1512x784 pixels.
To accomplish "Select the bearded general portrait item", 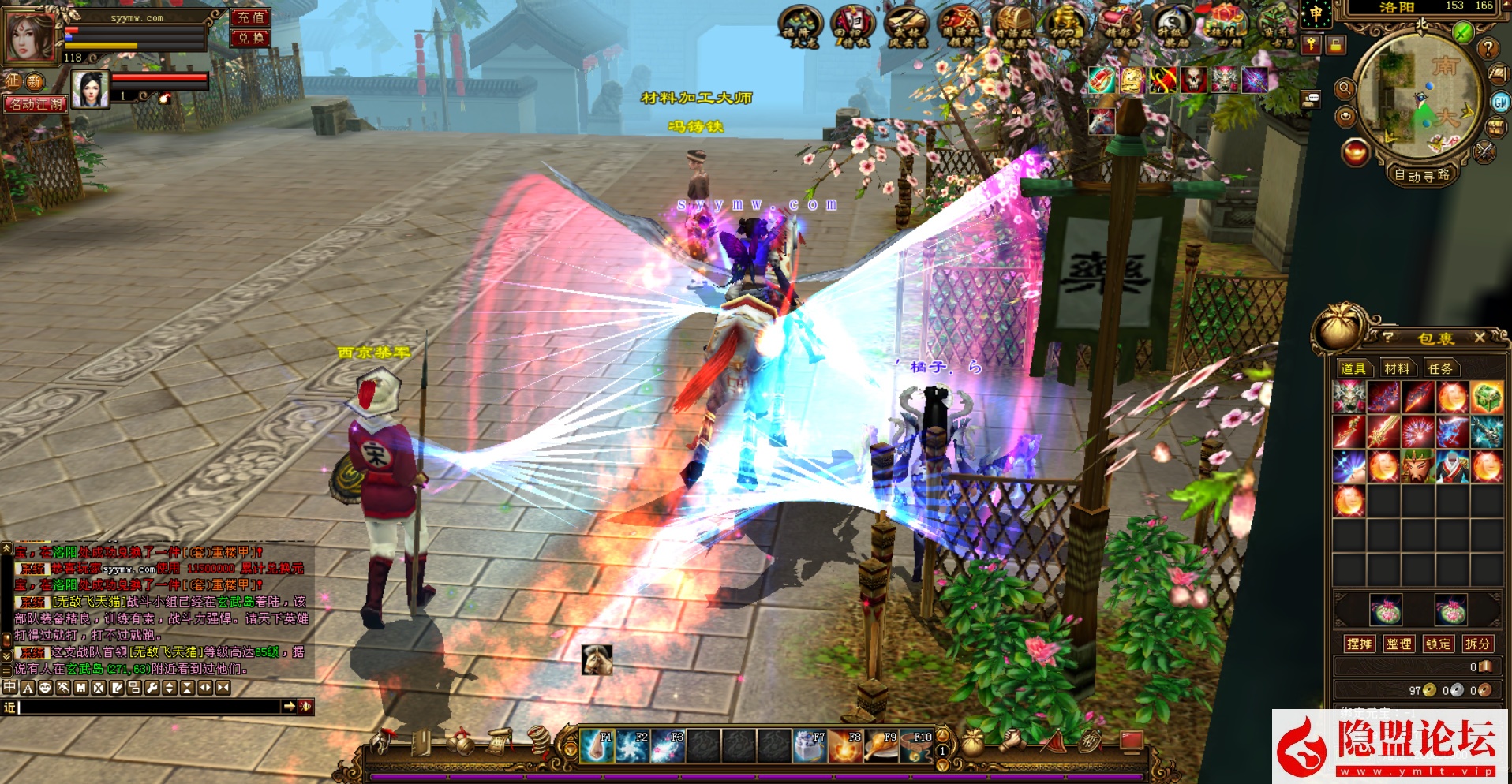I will [x=1418, y=466].
